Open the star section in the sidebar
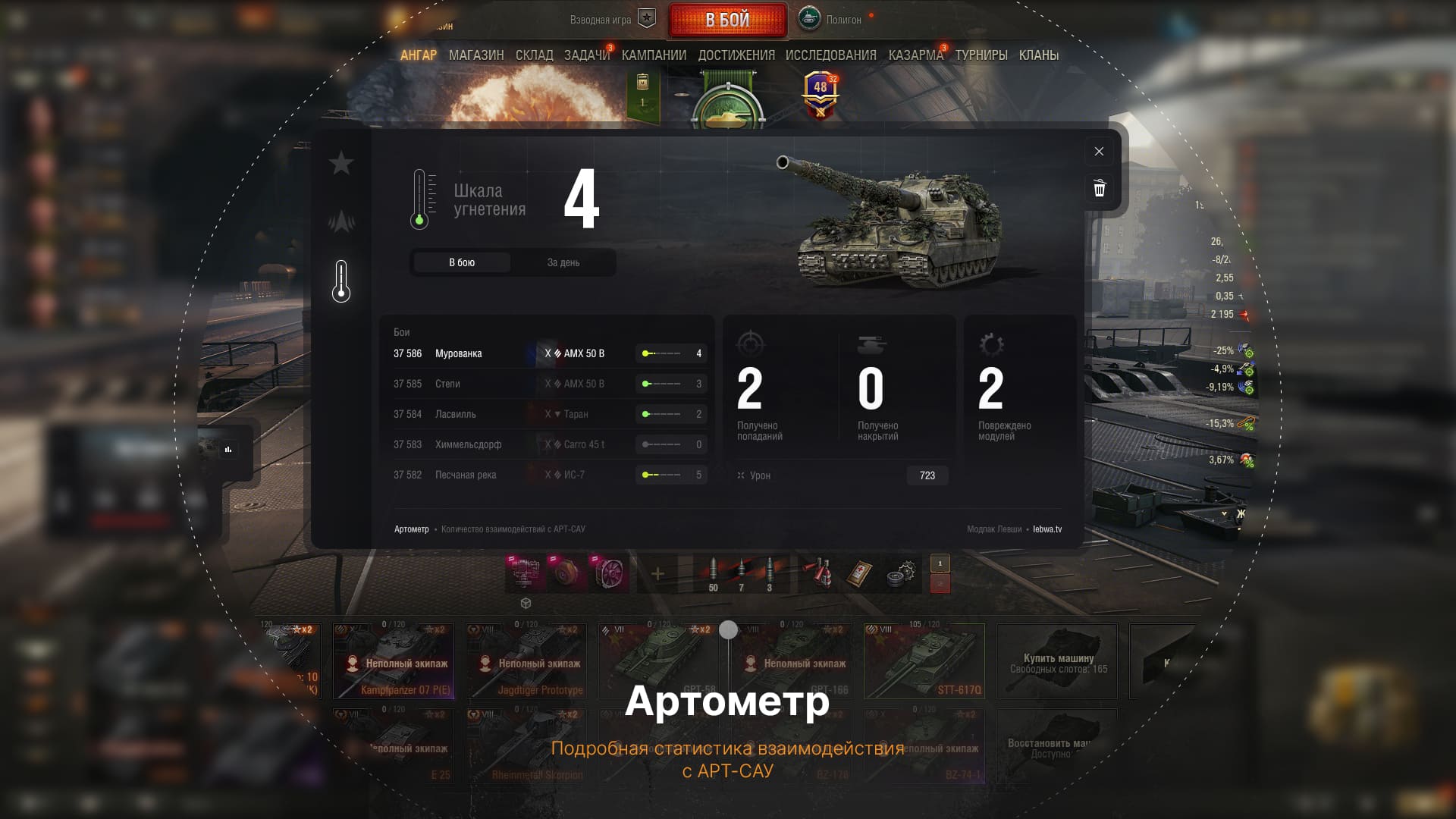 pos(341,163)
